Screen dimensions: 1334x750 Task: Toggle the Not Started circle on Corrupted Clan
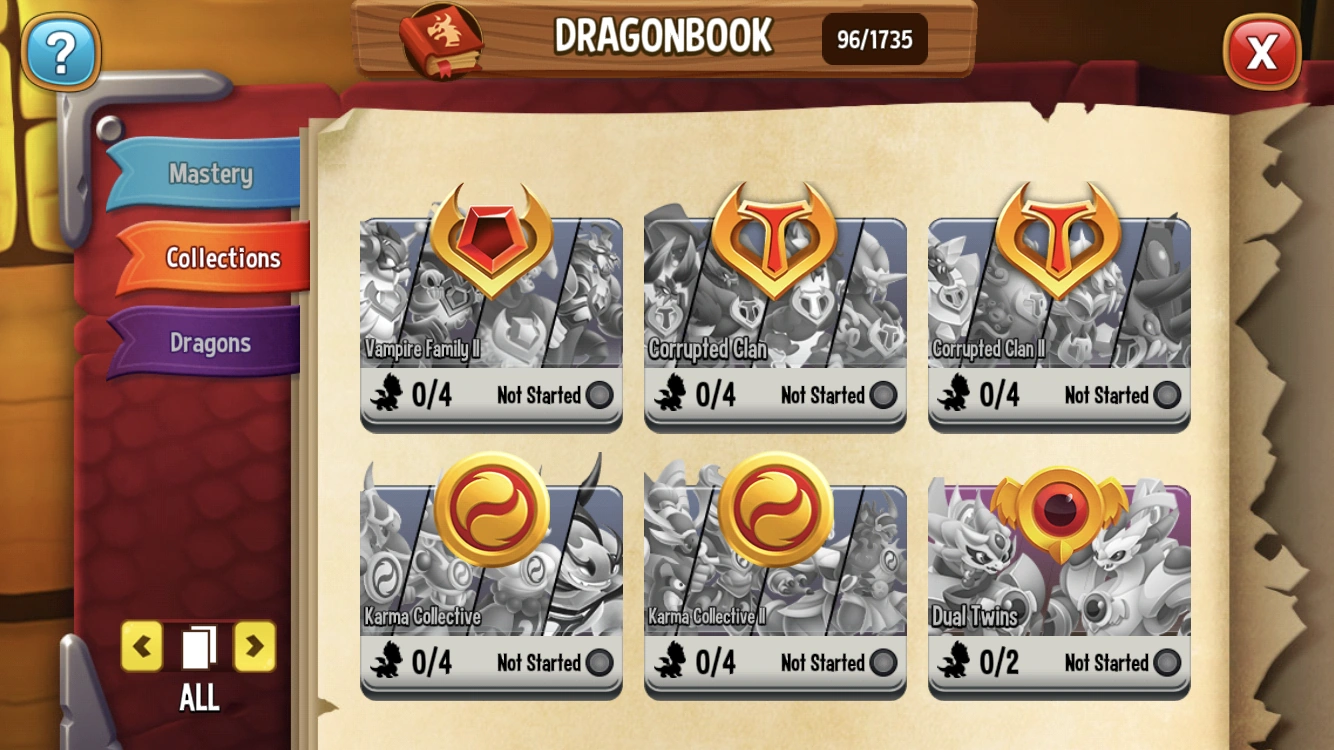point(882,396)
